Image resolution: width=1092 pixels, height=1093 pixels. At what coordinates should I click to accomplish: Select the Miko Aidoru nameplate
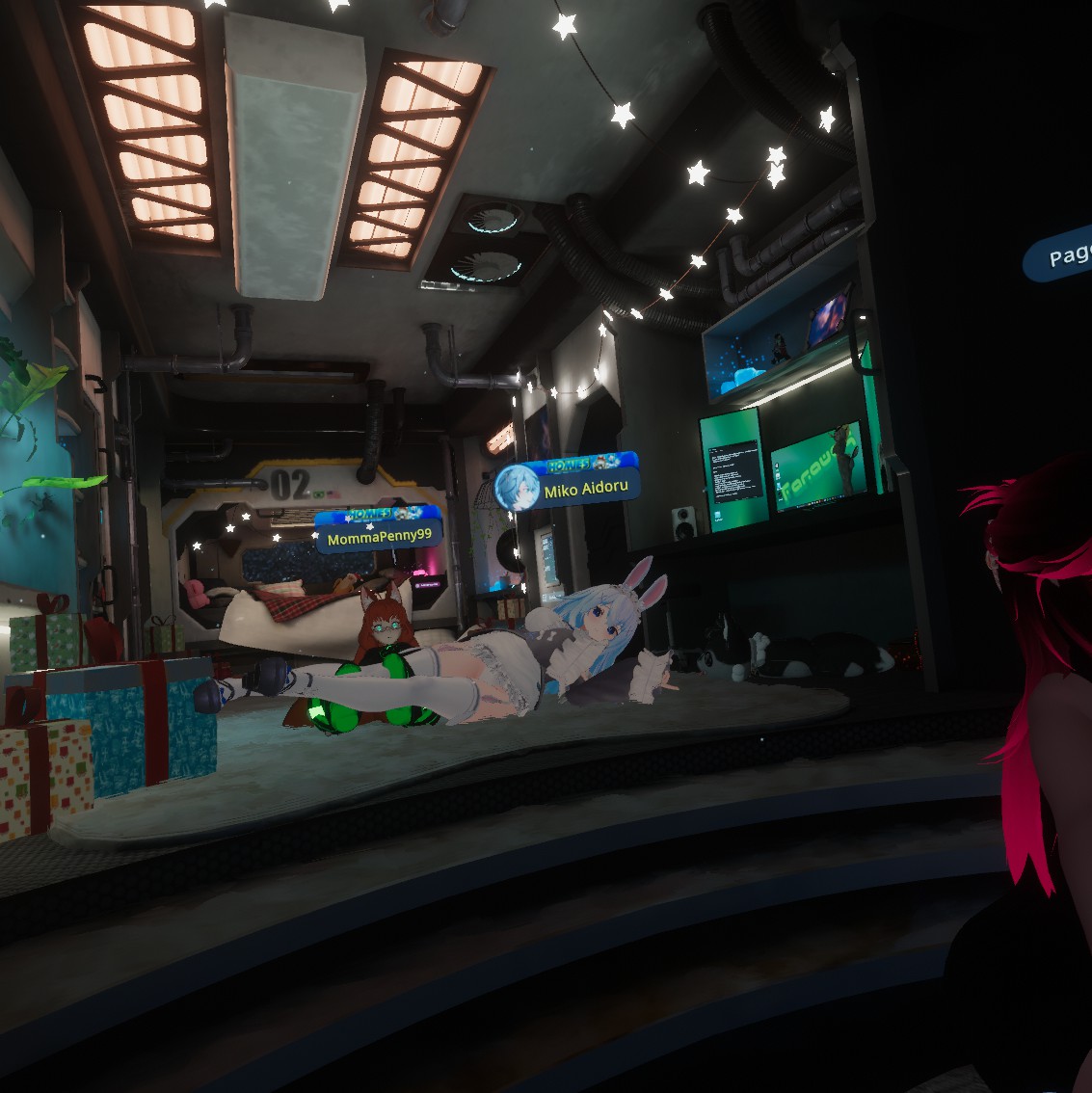(x=586, y=490)
